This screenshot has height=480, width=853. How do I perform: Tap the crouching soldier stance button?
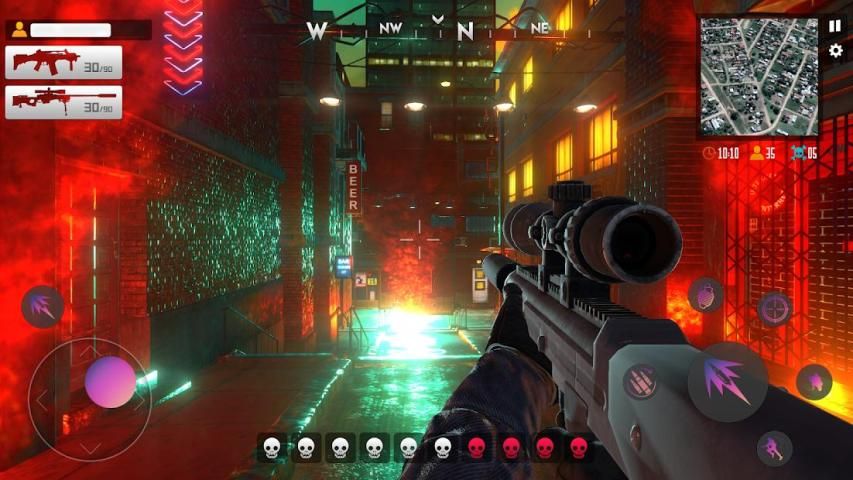(x=774, y=448)
